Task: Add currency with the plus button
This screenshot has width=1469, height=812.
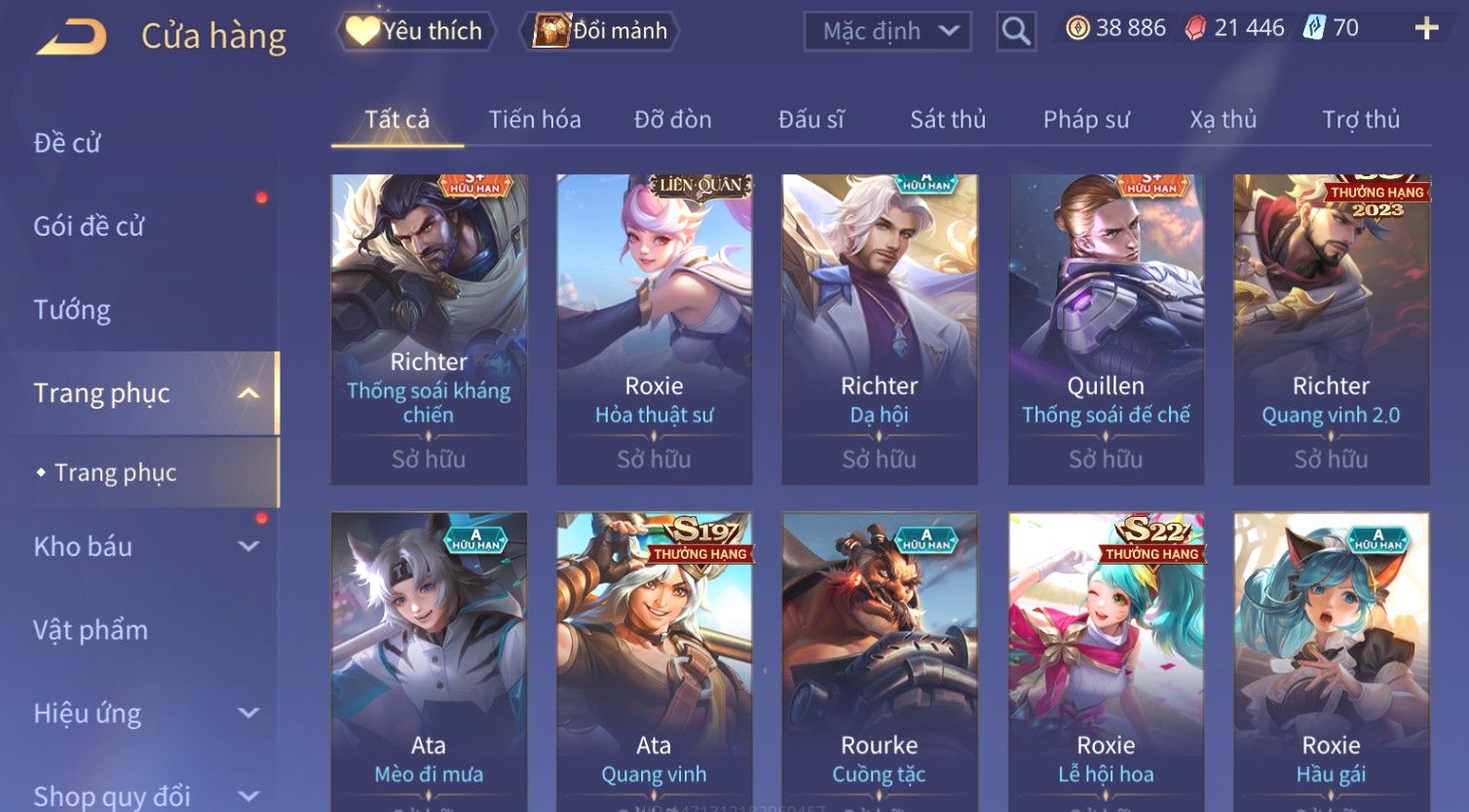Action: click(x=1426, y=28)
